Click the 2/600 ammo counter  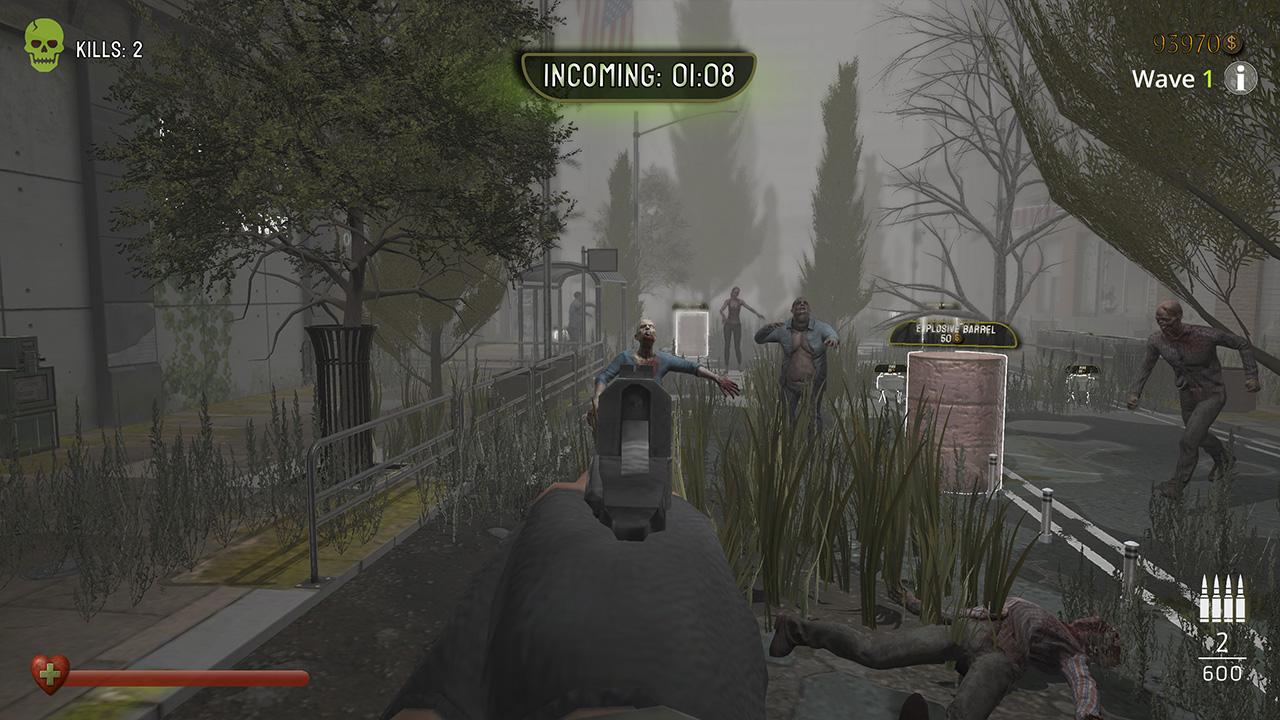click(x=1222, y=656)
